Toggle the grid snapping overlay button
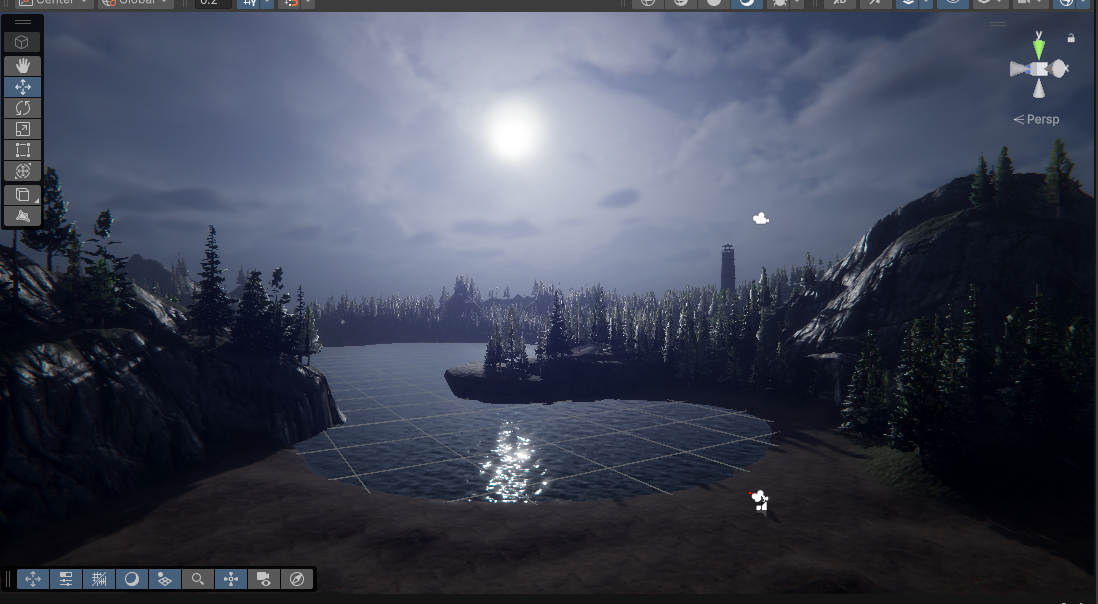Image resolution: width=1098 pixels, height=604 pixels. pyautogui.click(x=99, y=579)
